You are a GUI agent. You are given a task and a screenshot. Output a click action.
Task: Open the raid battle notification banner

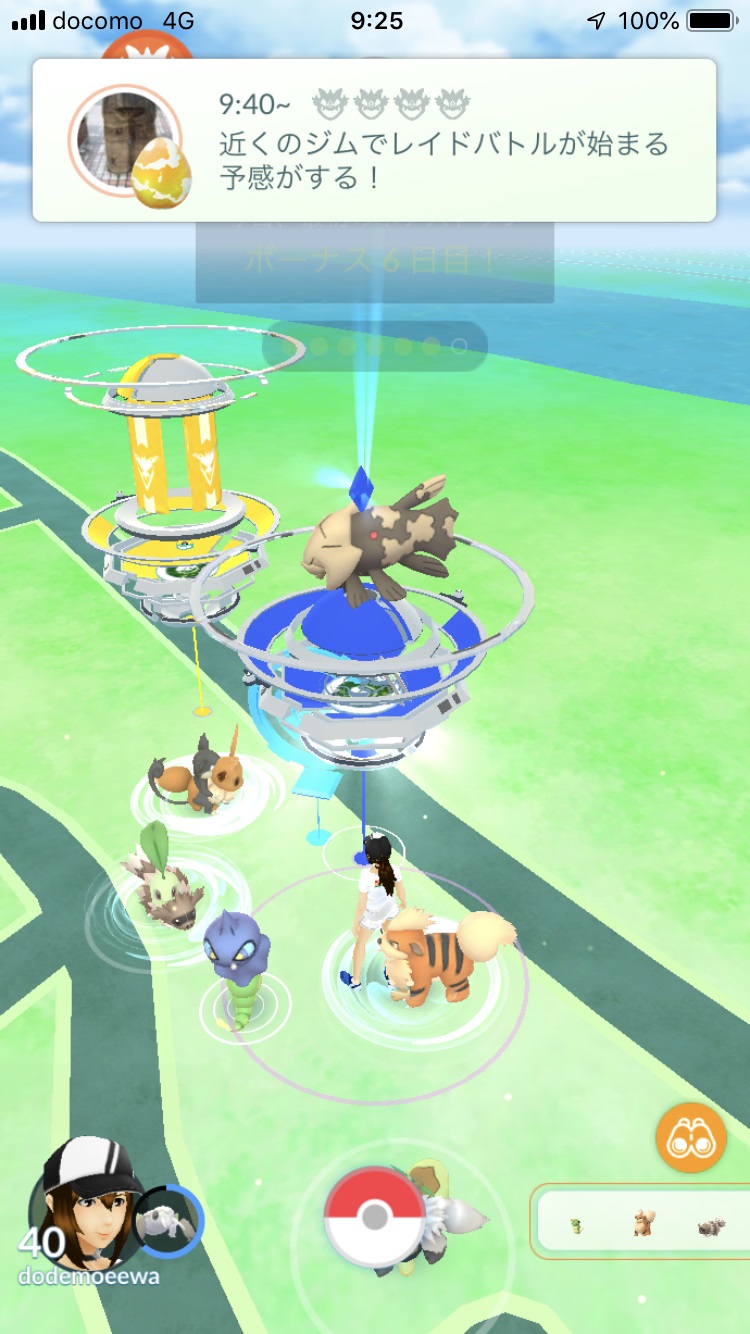click(x=374, y=140)
